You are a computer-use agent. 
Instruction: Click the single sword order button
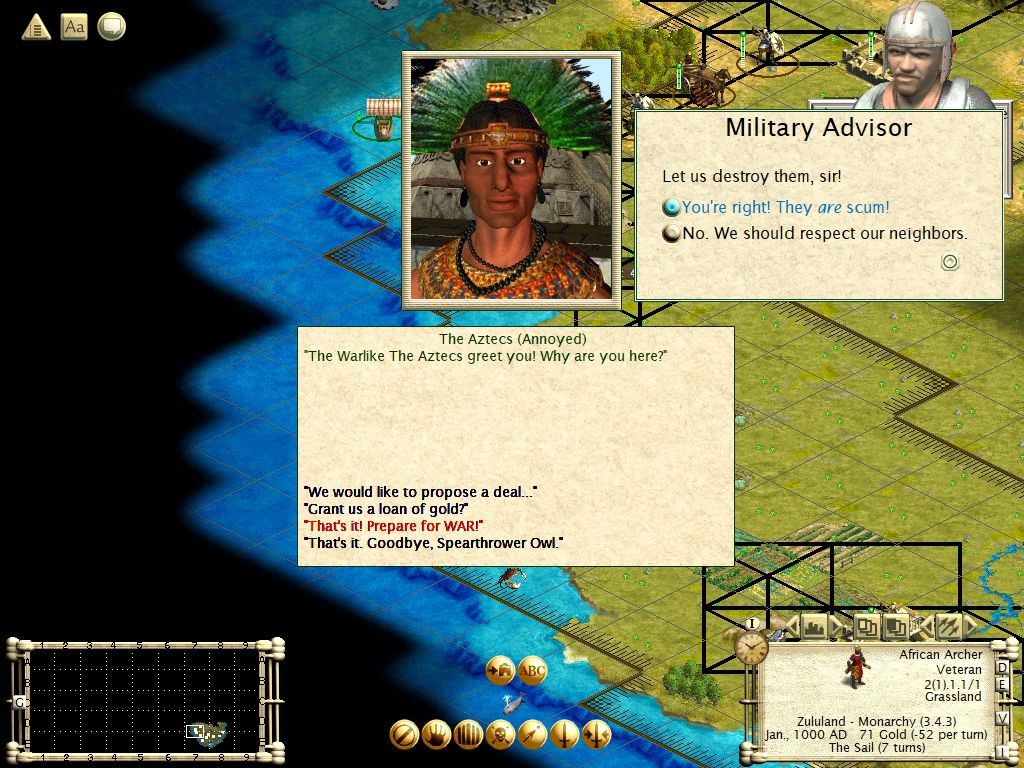(x=564, y=735)
